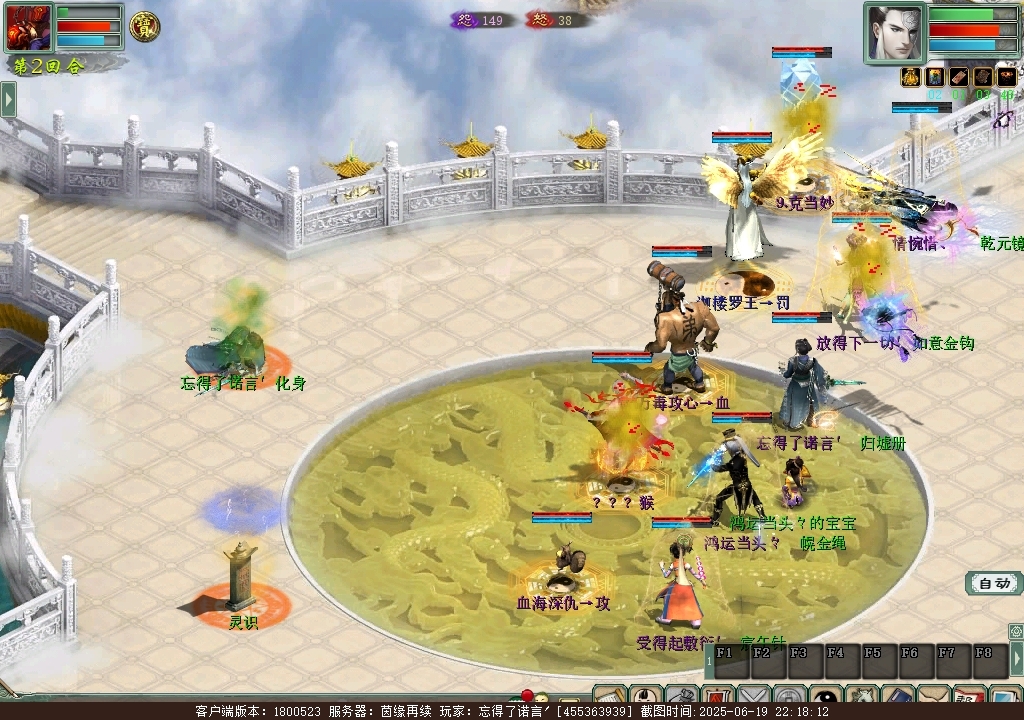Select the golden pouch buff icon
The width and height of the screenshot is (1024, 720).
click(910, 78)
